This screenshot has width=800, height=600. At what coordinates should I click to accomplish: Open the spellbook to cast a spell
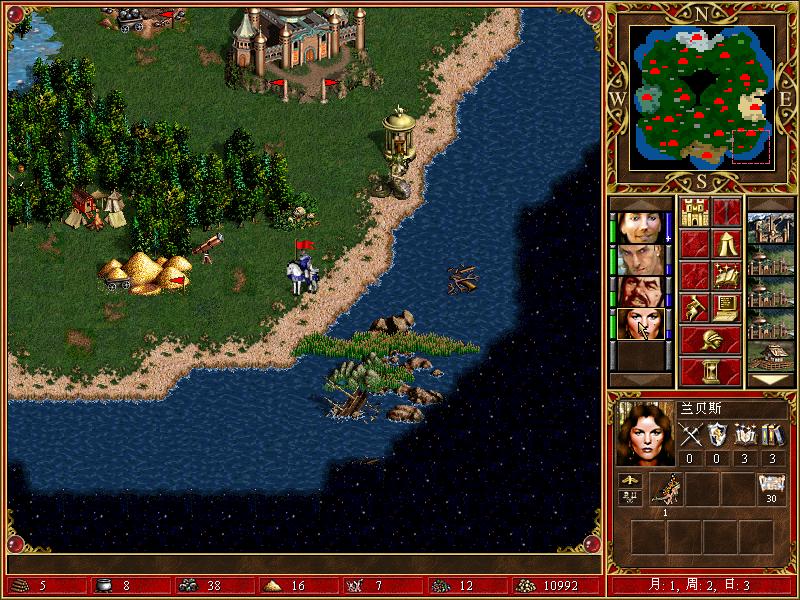pyautogui.click(x=727, y=274)
